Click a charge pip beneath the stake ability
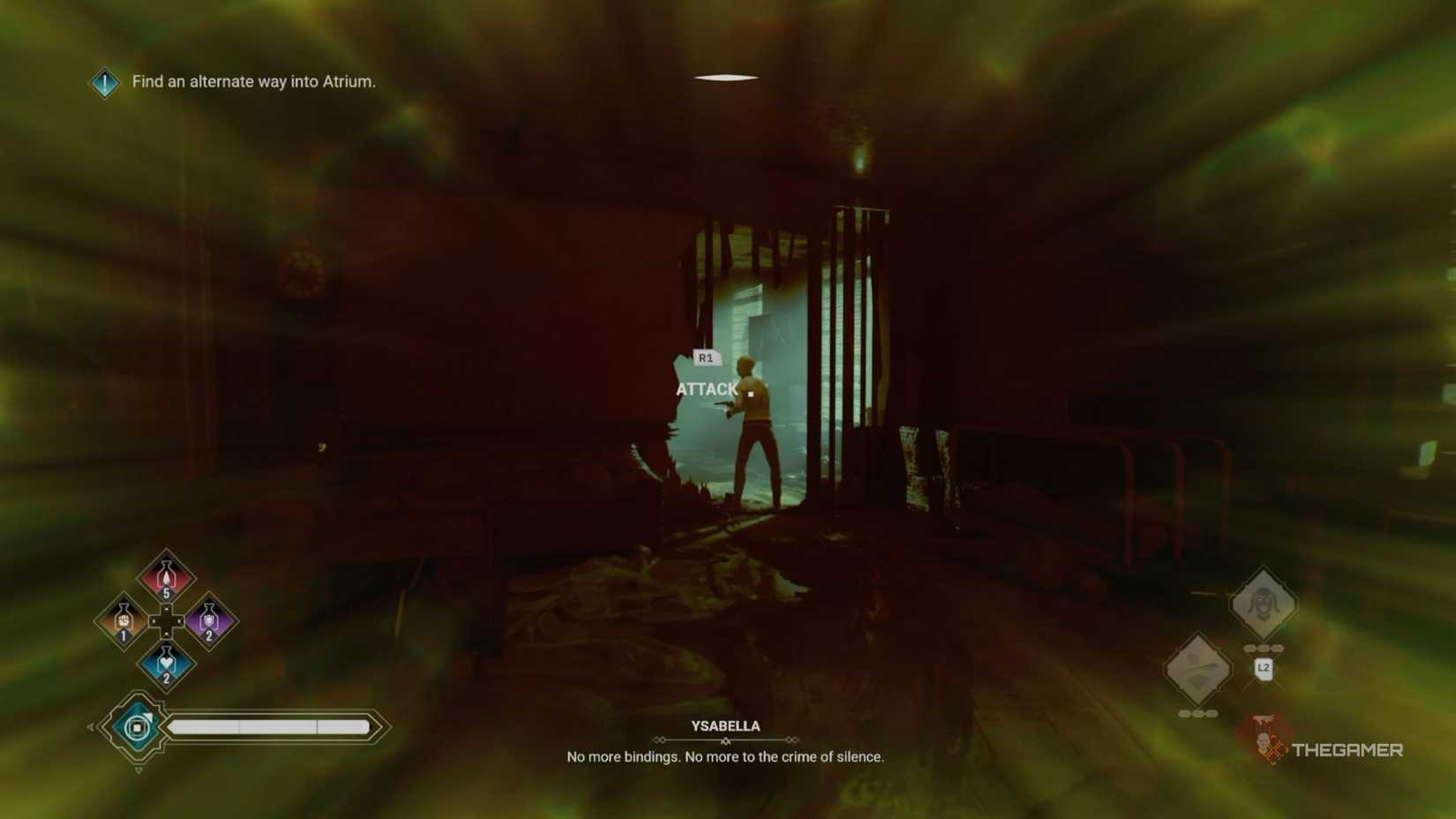This screenshot has height=819, width=1456. [1197, 713]
